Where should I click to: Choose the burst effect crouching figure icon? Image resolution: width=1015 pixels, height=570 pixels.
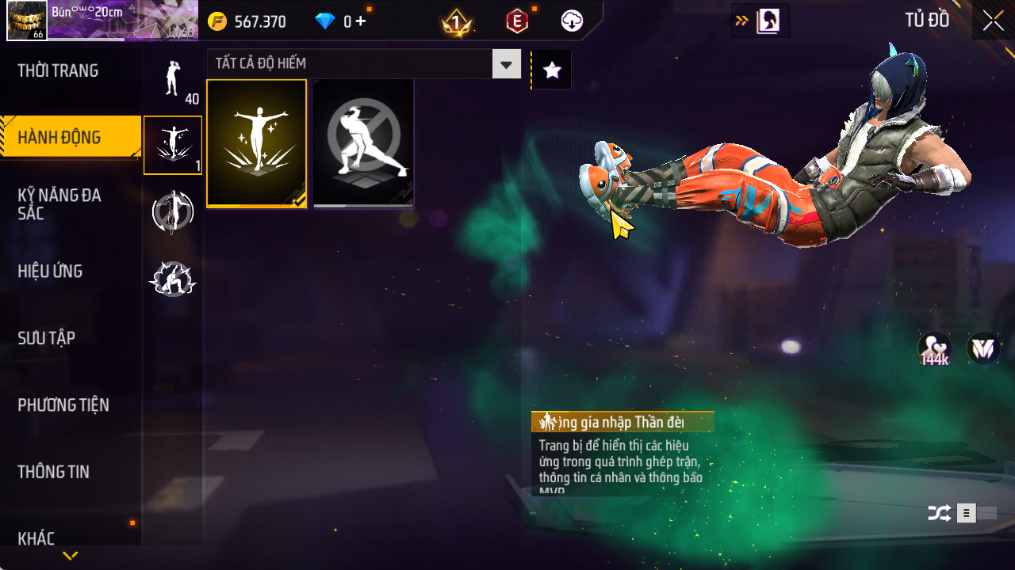173,279
